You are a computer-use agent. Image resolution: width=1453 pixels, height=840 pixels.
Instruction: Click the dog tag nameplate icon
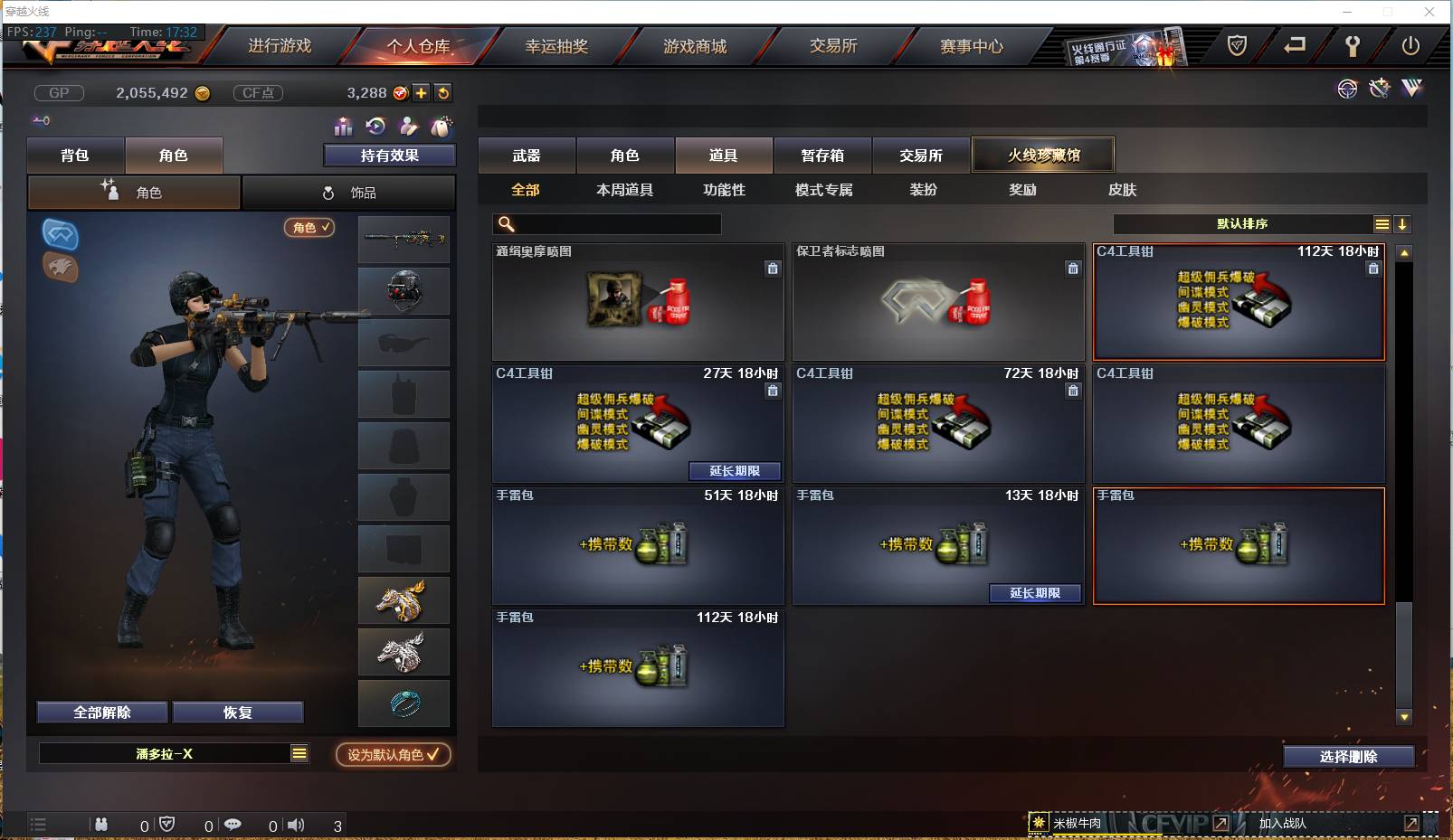click(441, 127)
